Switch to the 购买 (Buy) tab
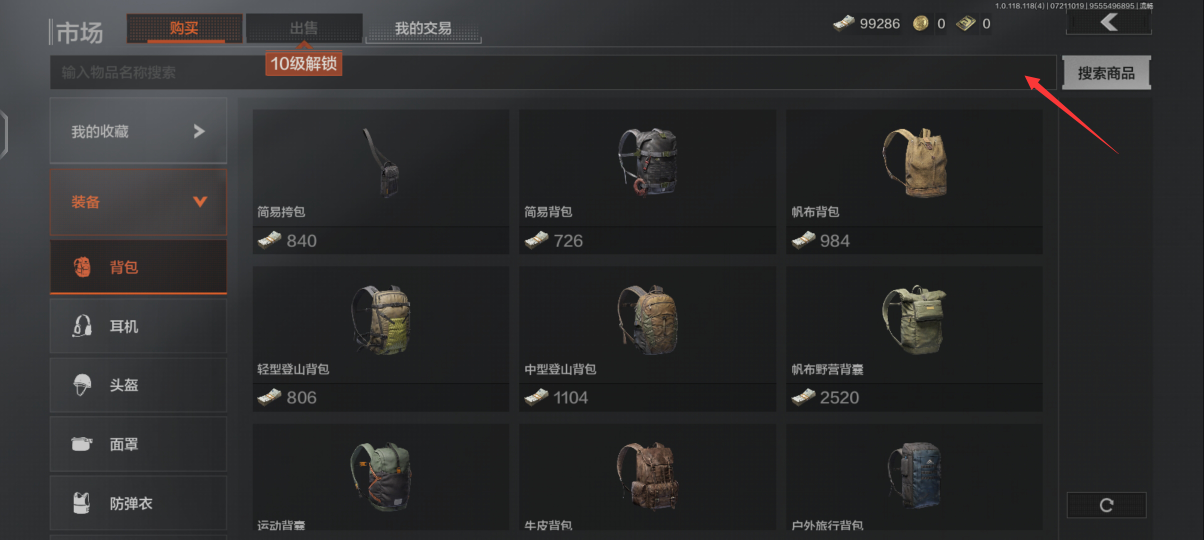 pyautogui.click(x=184, y=28)
